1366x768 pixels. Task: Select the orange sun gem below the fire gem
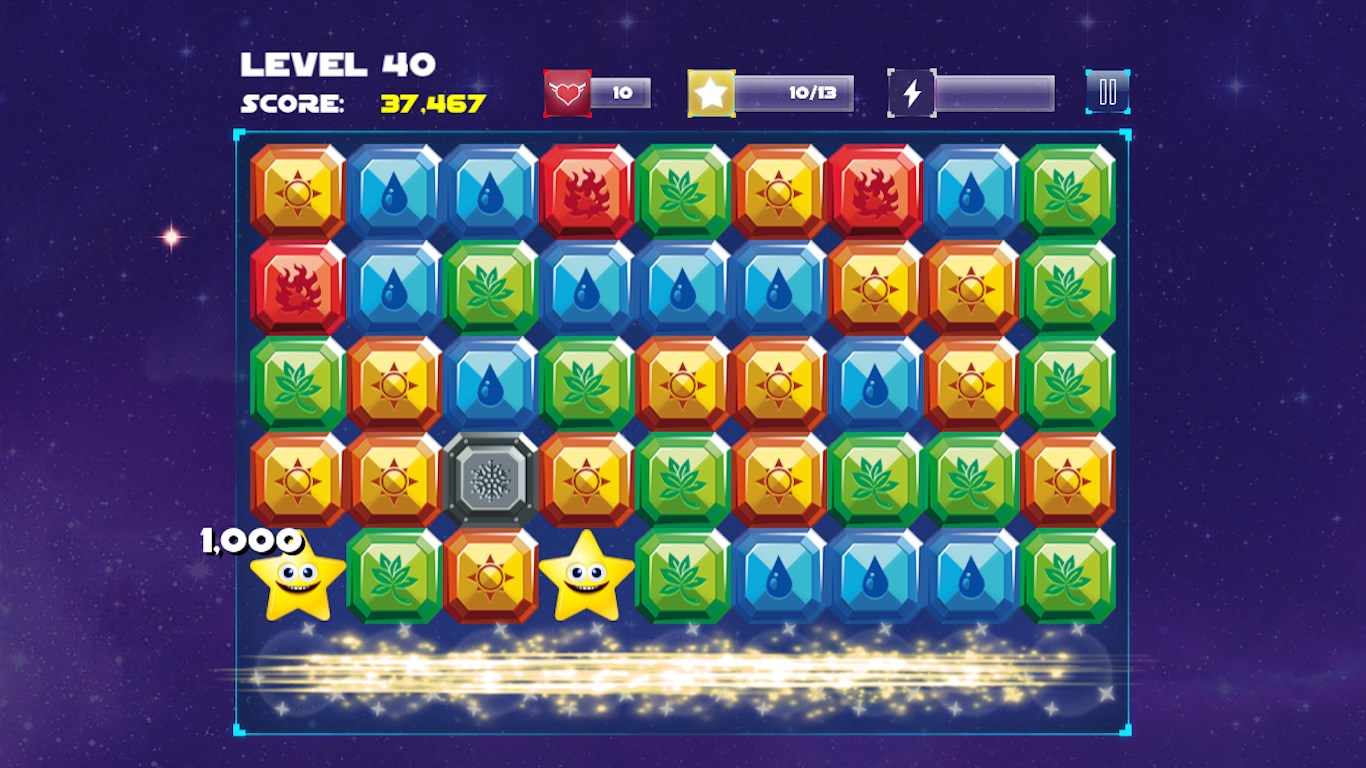pos(875,288)
